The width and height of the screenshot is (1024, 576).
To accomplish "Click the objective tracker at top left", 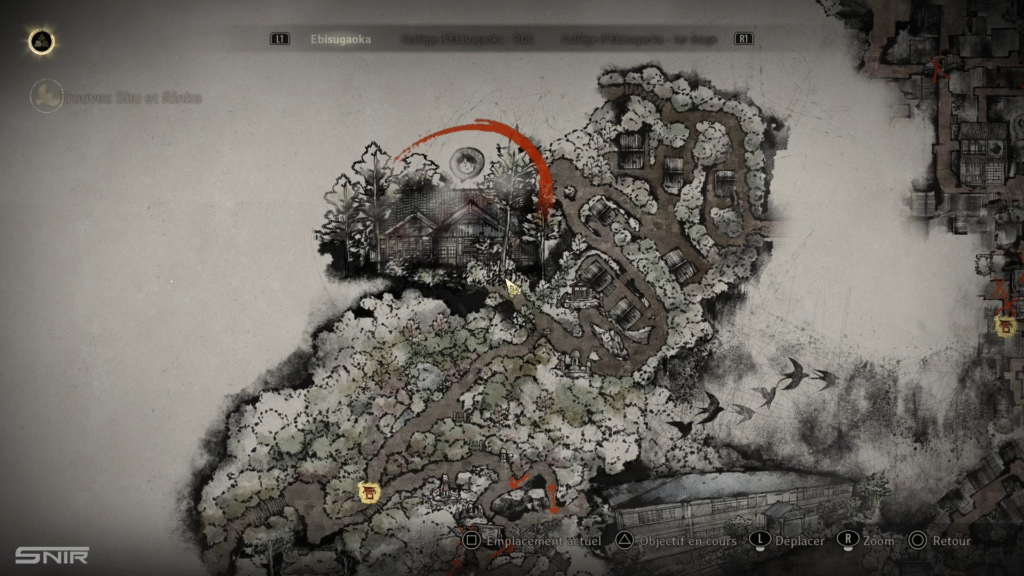I will 118,97.
